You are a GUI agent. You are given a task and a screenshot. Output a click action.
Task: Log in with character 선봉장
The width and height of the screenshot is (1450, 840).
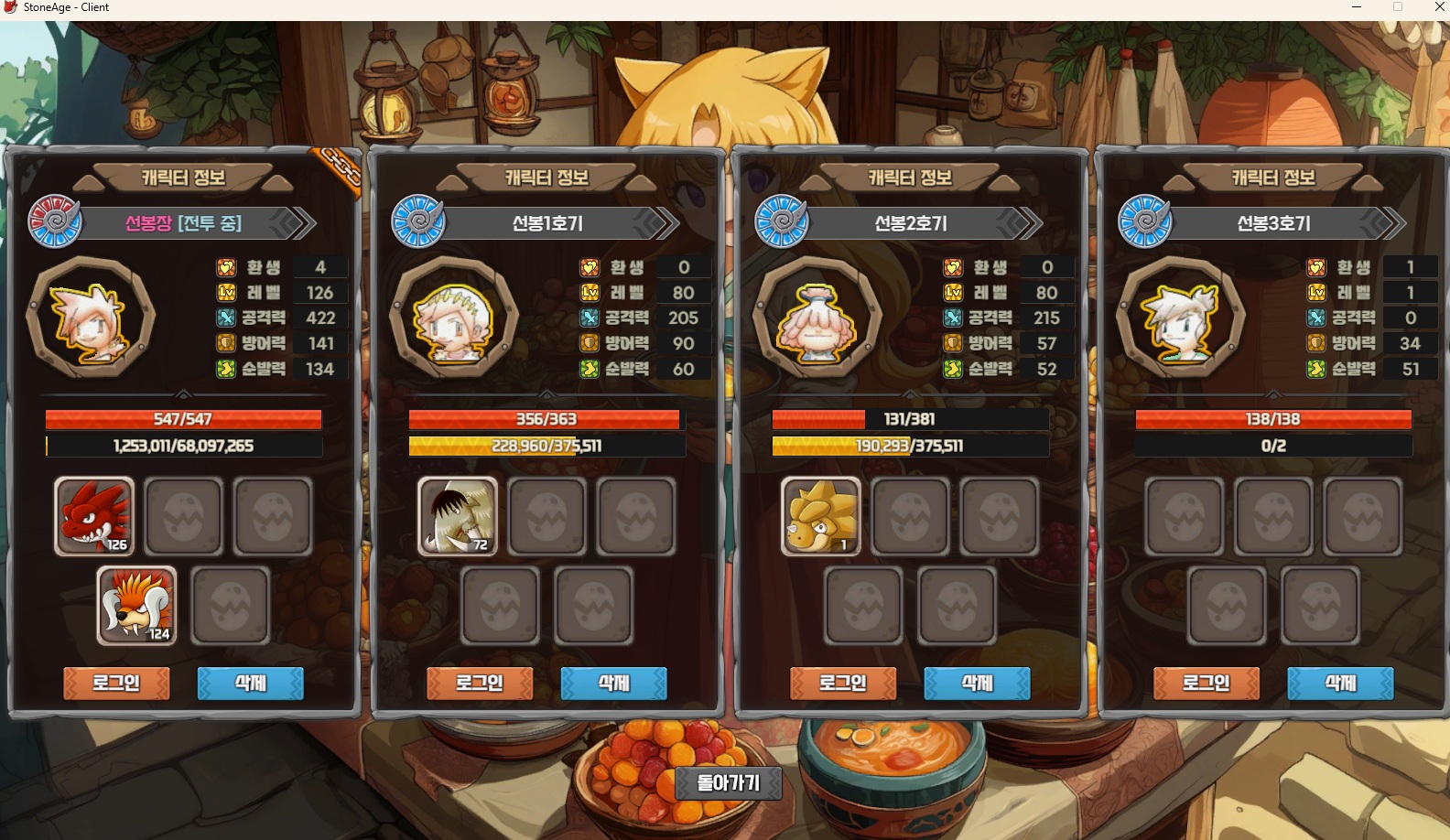tap(116, 683)
